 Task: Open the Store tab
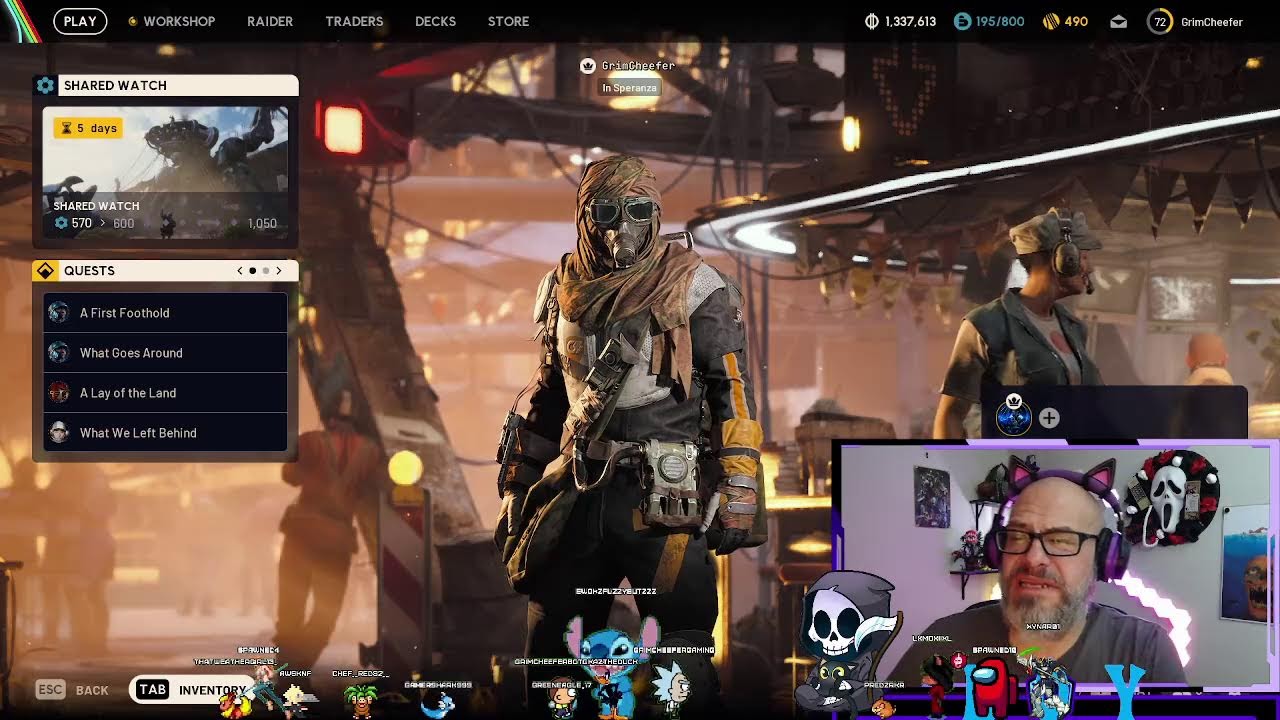coord(508,21)
